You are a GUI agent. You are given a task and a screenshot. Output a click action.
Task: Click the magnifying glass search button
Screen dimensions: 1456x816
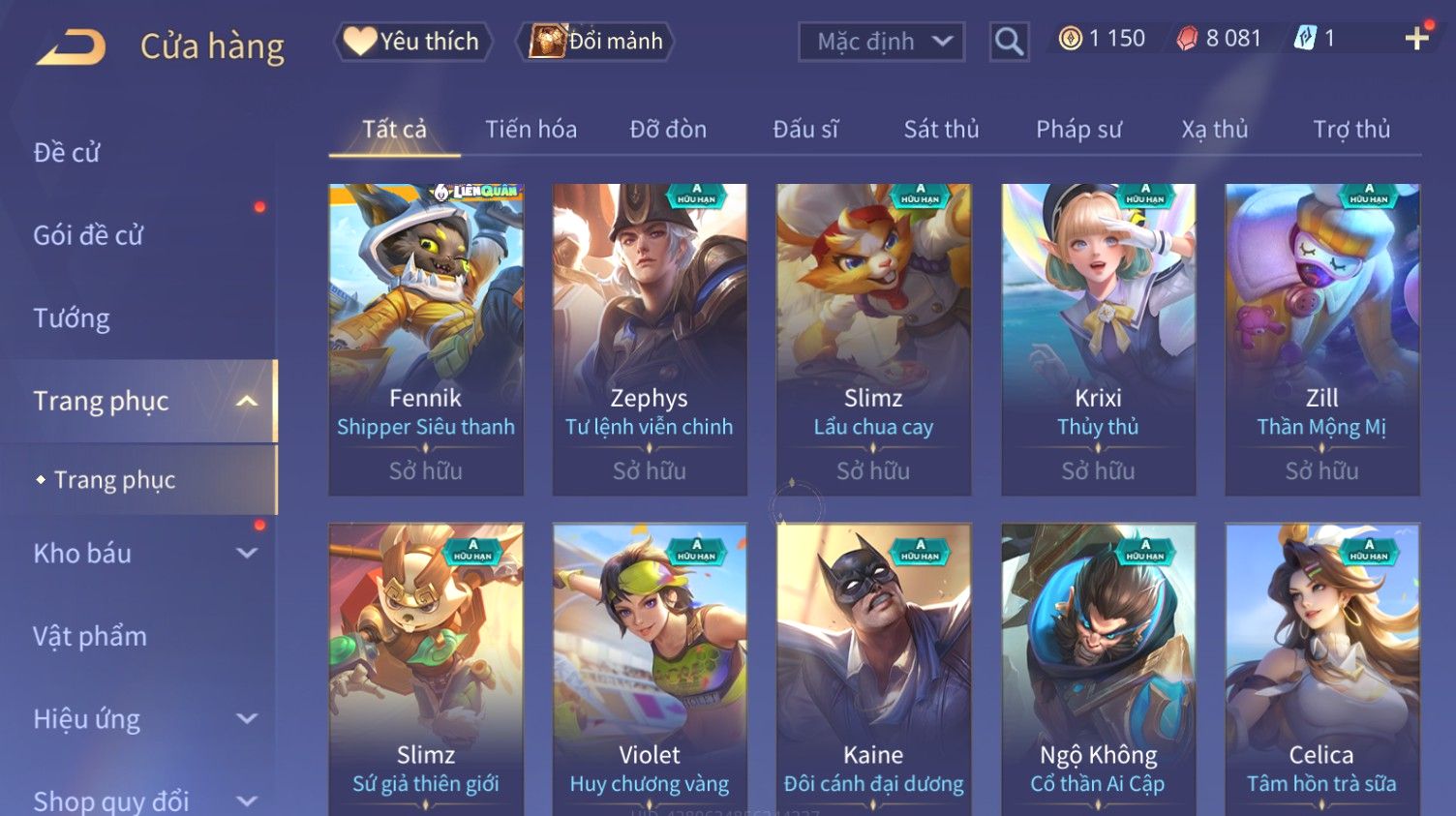point(1009,42)
